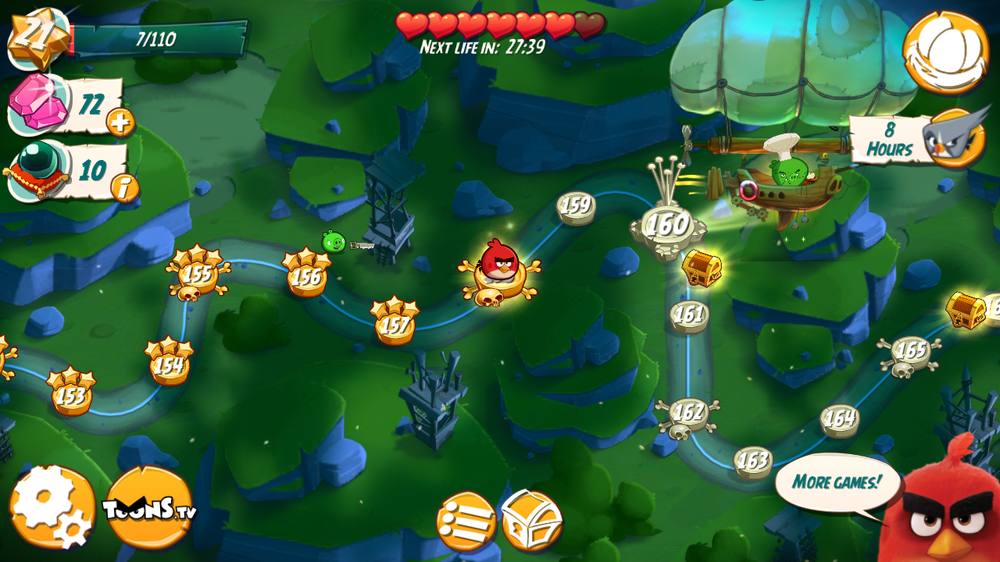Tap the plus button to buy gems

(x=120, y=123)
